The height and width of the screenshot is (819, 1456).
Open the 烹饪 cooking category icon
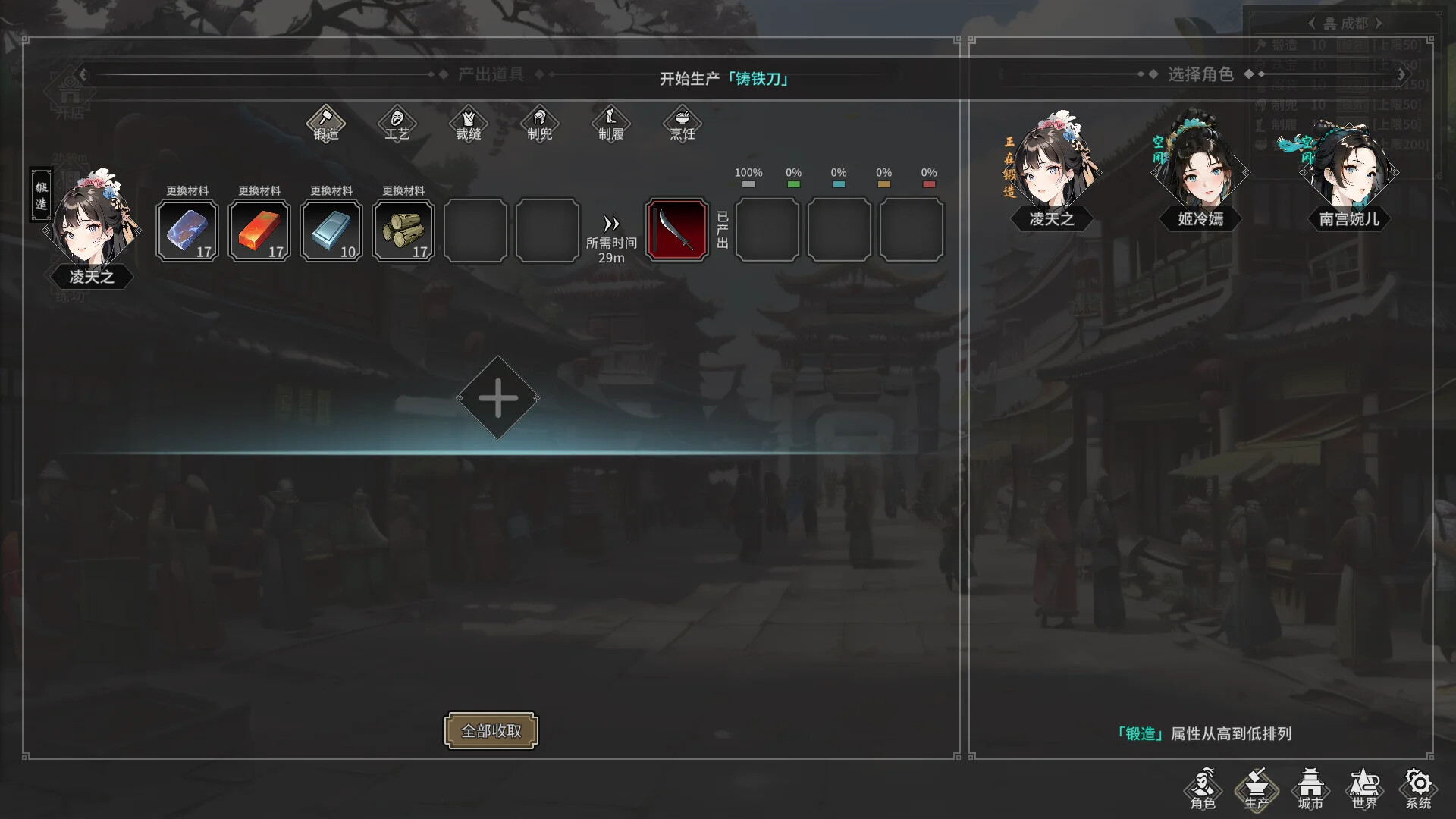(x=680, y=124)
